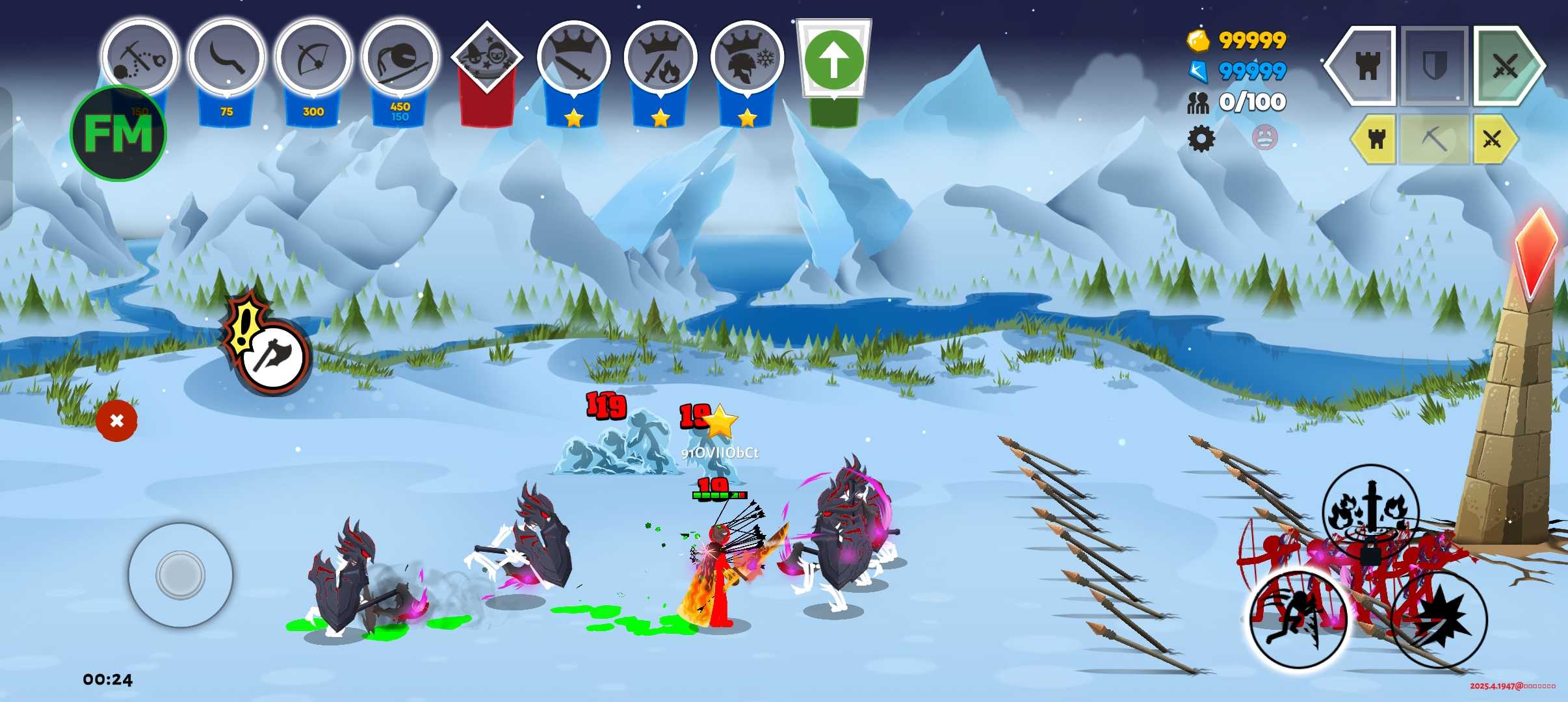Select the crowned sword hero banner
Screen dimensions: 1568x702
(x=573, y=58)
